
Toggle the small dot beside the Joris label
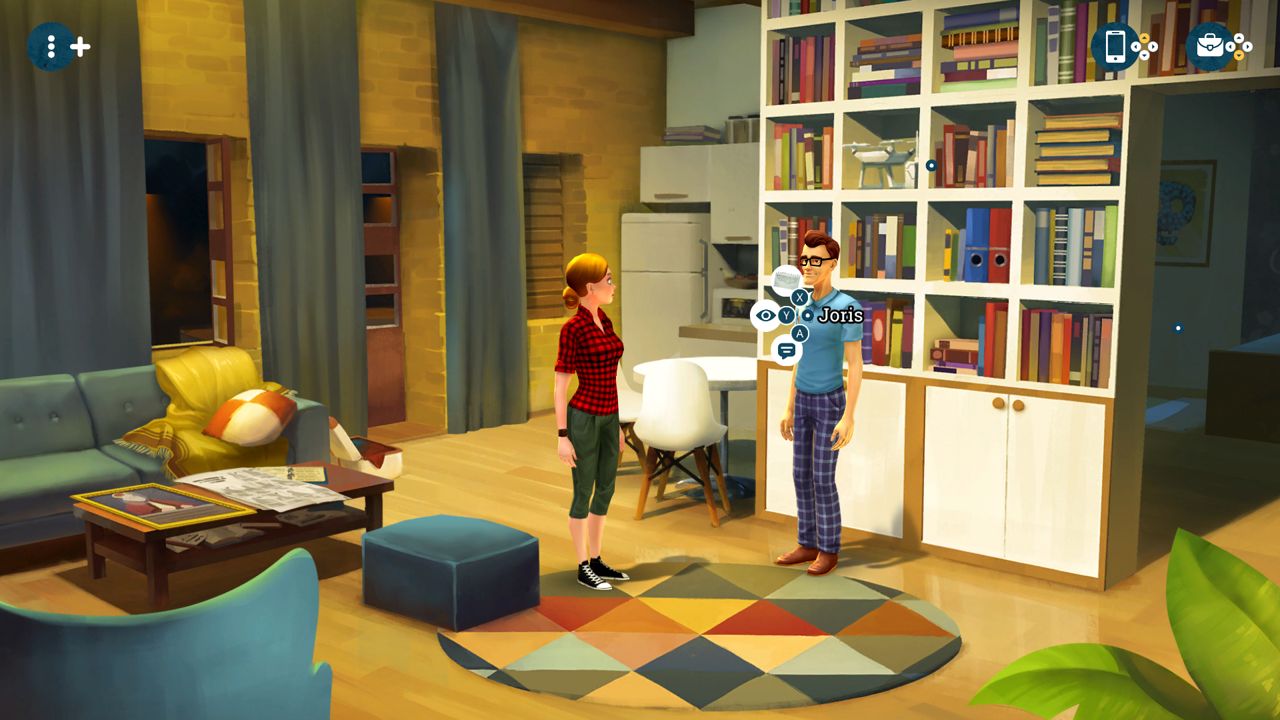807,316
